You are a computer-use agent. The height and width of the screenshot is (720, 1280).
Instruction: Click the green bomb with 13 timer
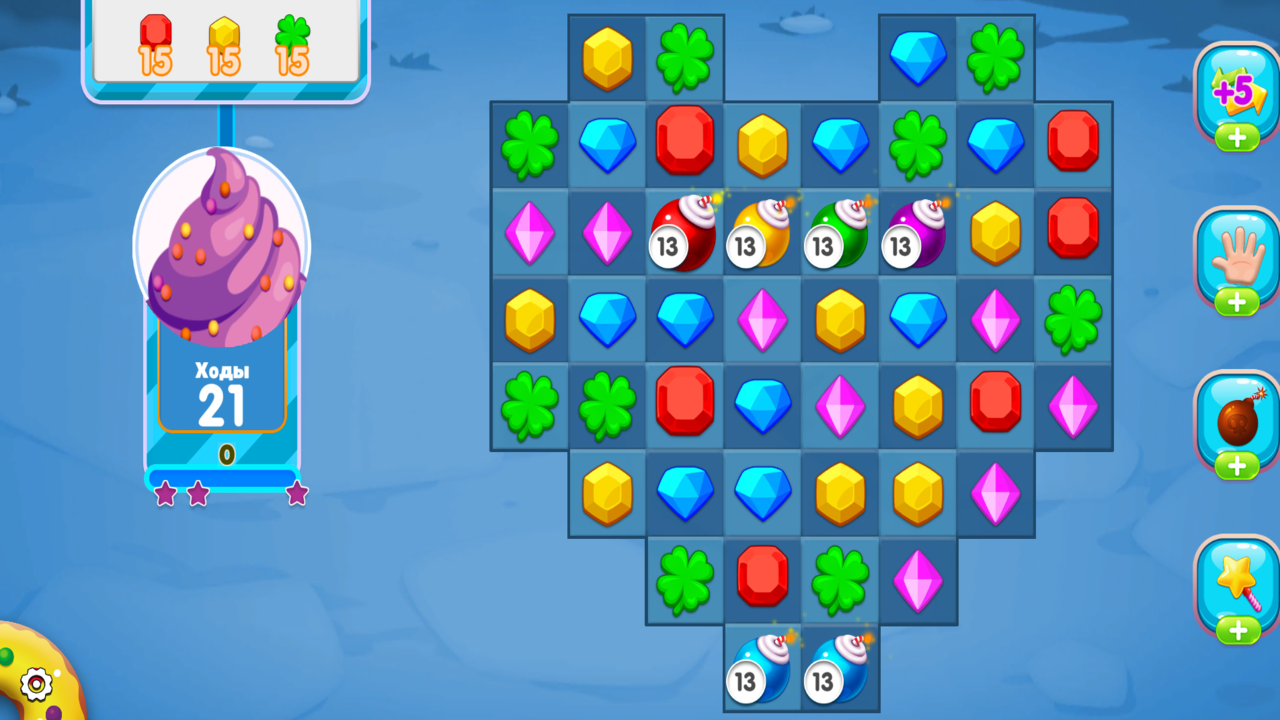[x=840, y=232]
